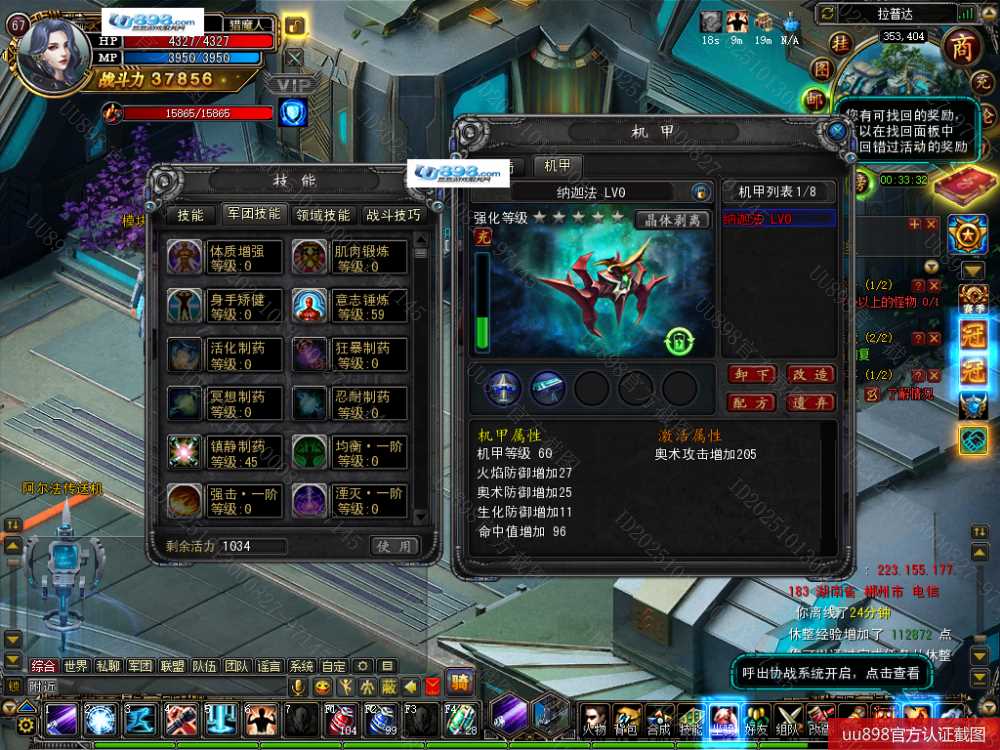Select the 技能 tab in skills window

tap(190, 215)
